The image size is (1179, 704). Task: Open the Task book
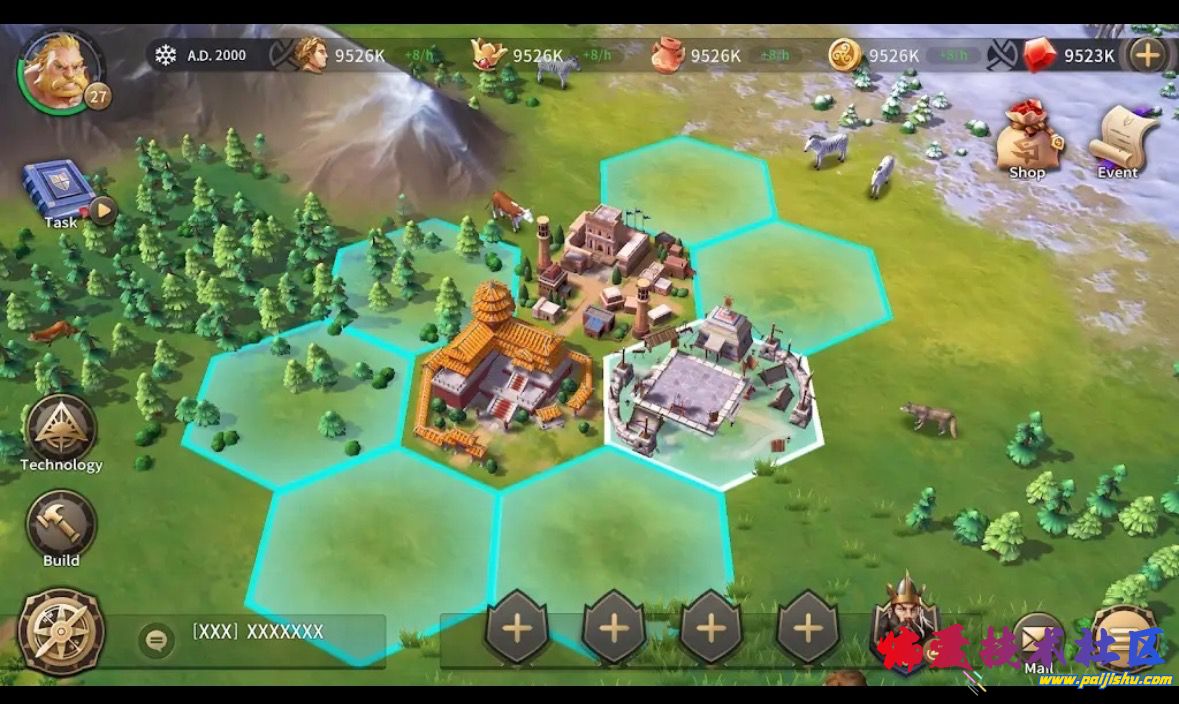58,188
